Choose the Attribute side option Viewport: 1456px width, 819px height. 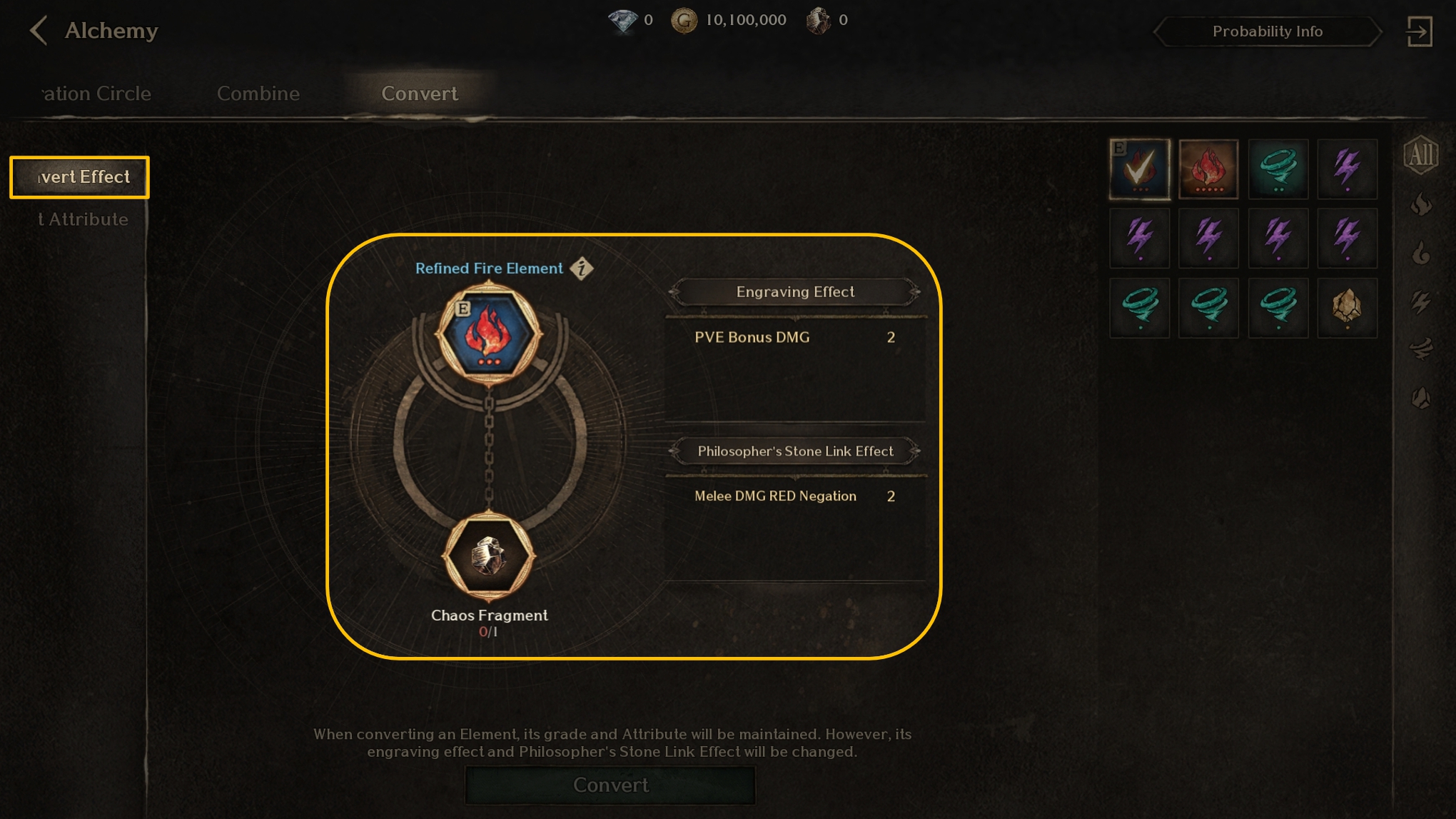[x=83, y=219]
